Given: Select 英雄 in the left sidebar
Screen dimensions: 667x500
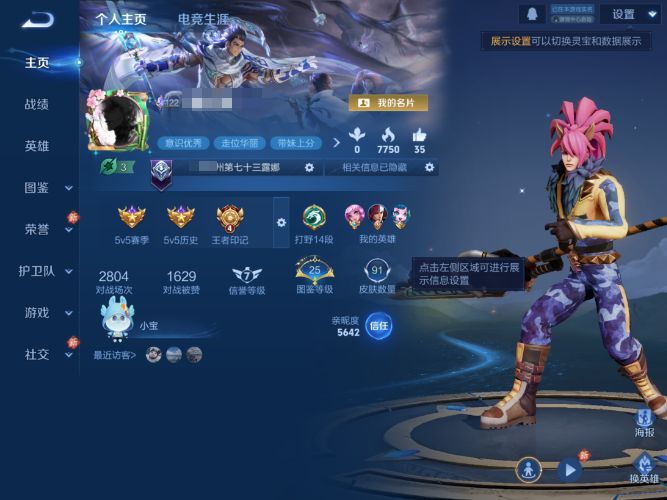Looking at the screenshot, I should (x=37, y=146).
